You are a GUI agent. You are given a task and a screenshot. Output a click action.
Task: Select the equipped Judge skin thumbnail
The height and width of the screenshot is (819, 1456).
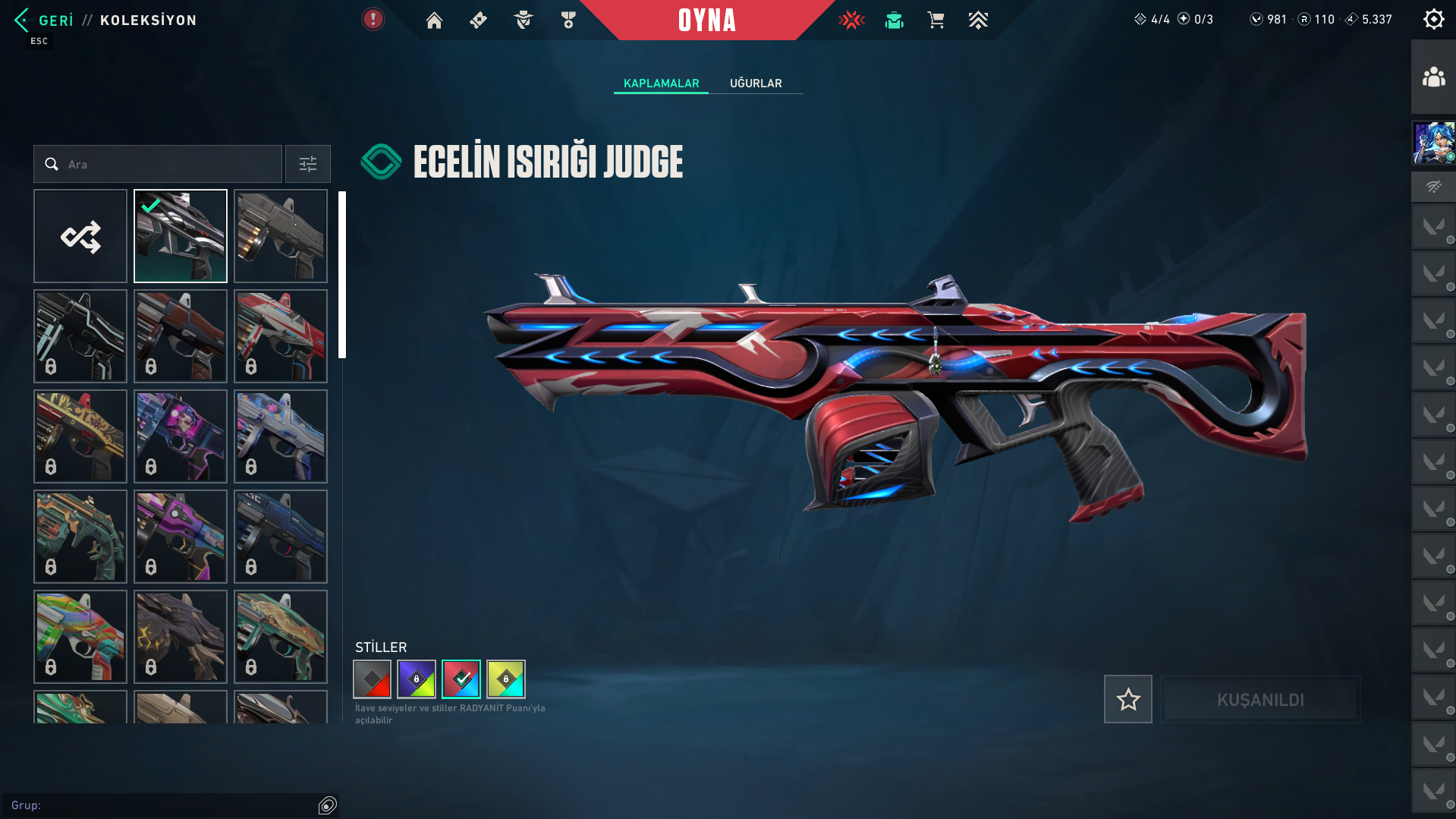[181, 236]
